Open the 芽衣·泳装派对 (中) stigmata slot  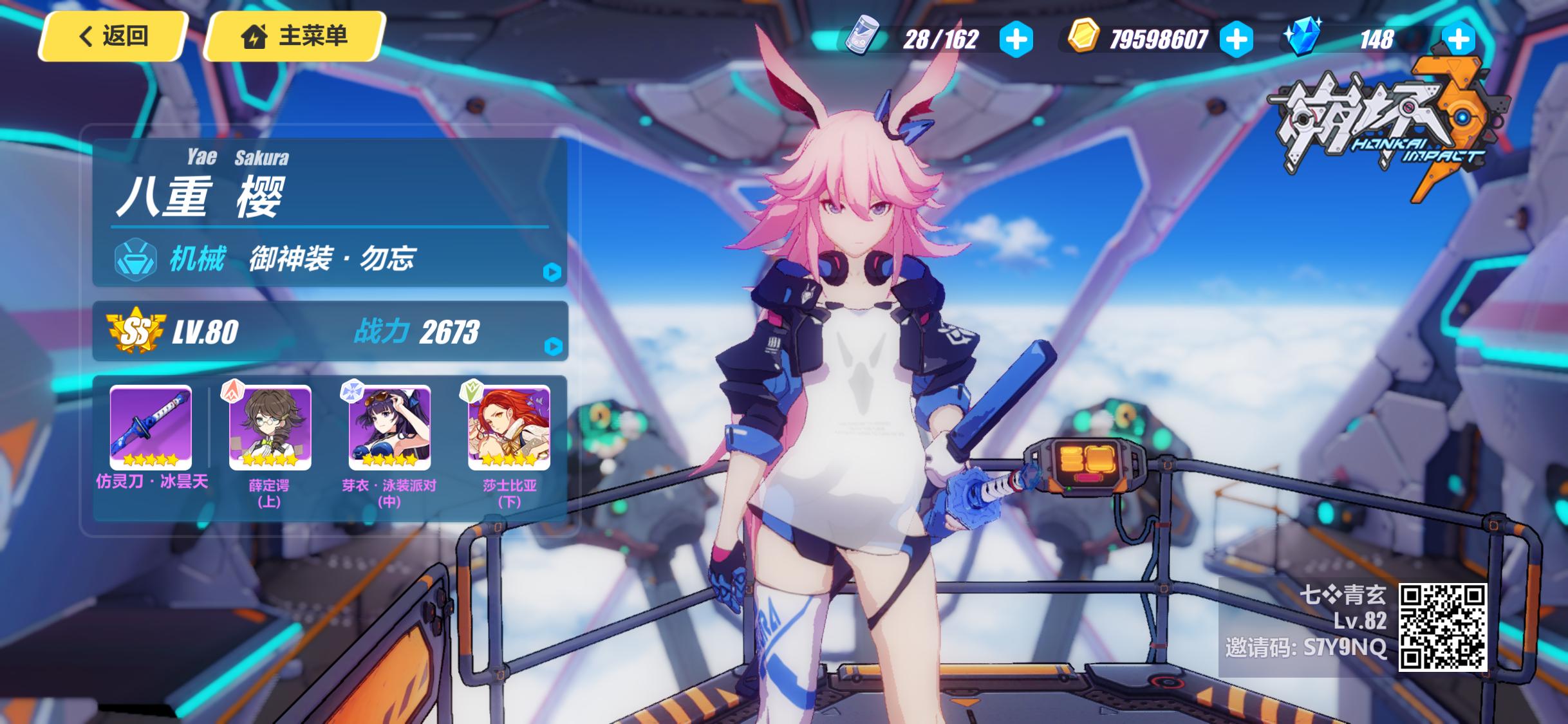(389, 427)
